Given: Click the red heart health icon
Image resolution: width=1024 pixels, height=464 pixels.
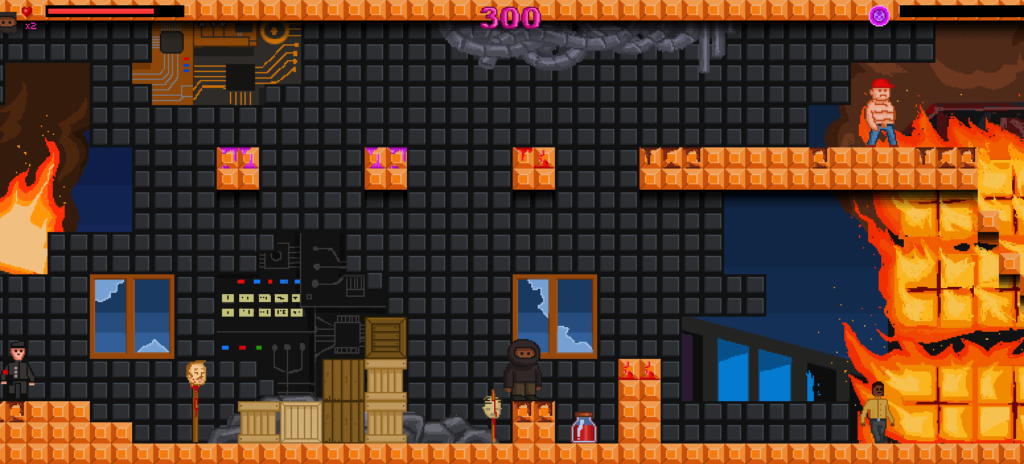Looking at the screenshot, I should point(27,11).
